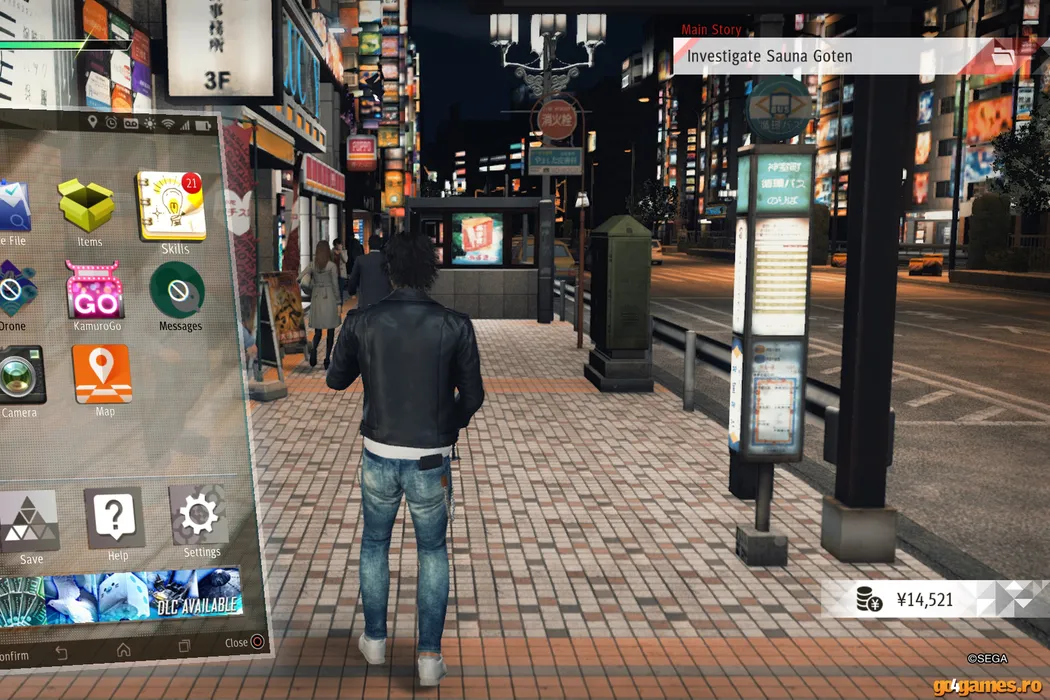This screenshot has width=1050, height=700.
Task: Open the Help app
Action: (114, 517)
